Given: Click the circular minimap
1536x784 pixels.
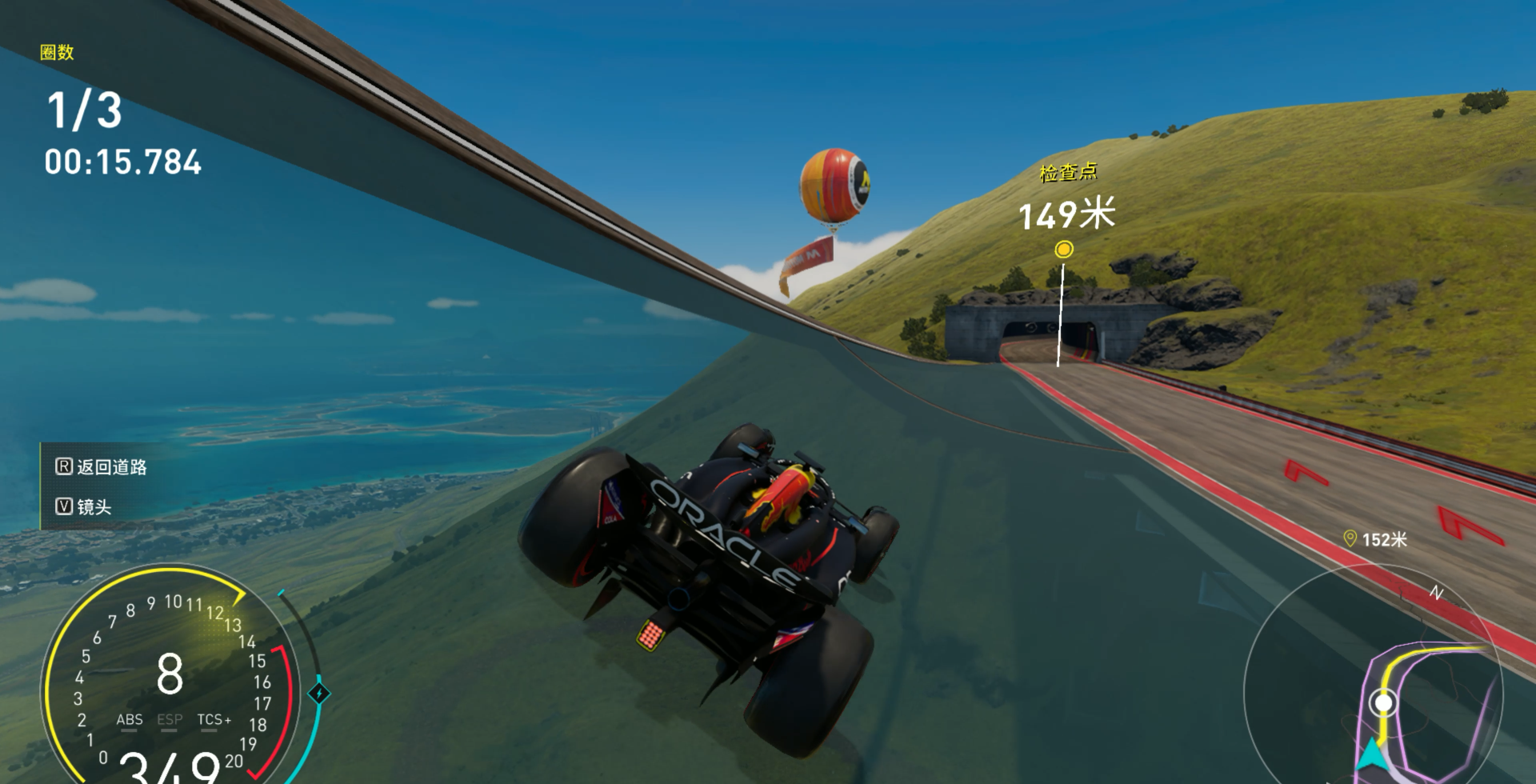Looking at the screenshot, I should click(x=1373, y=688).
